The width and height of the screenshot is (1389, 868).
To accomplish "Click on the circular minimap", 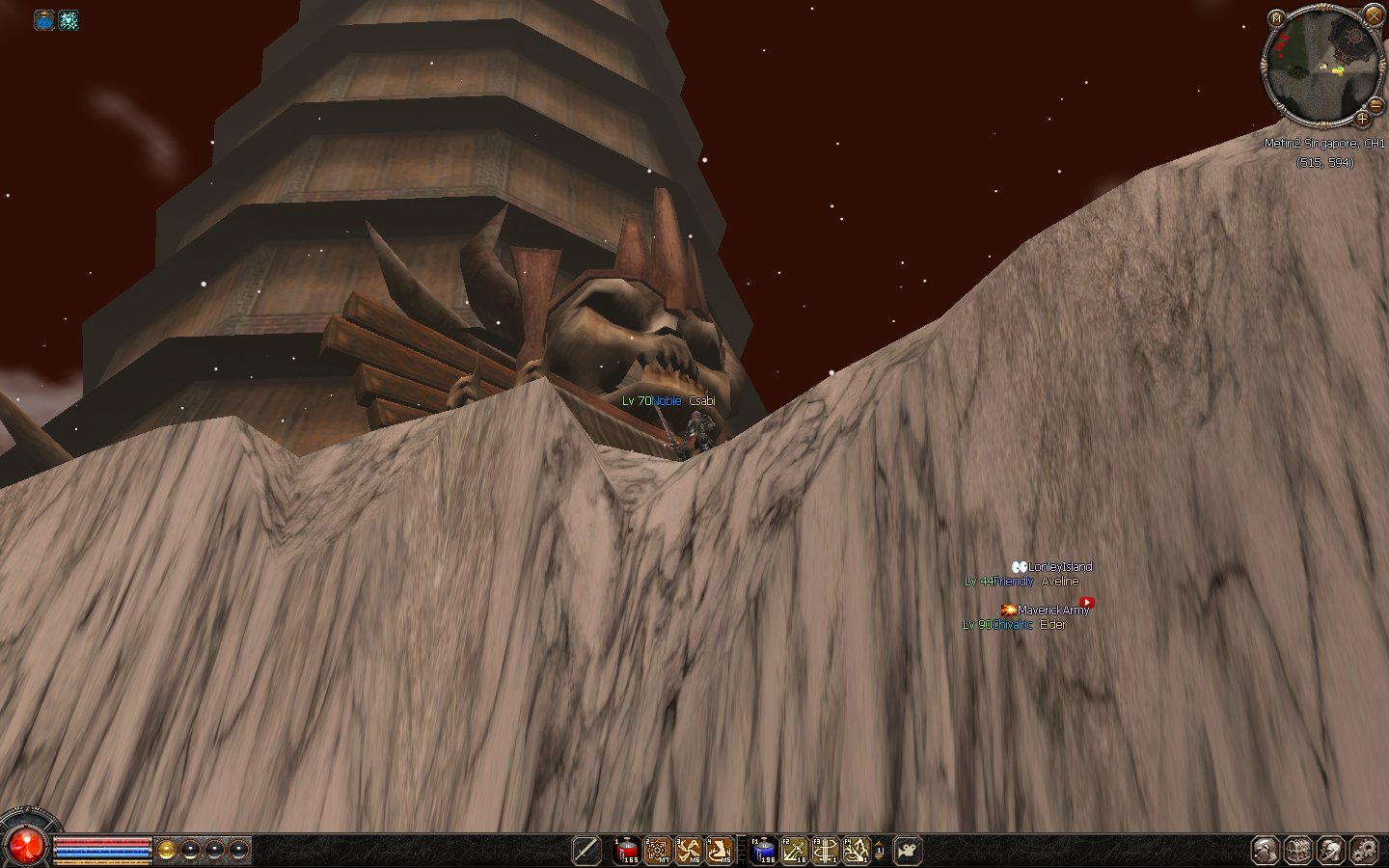I will coord(1321,66).
